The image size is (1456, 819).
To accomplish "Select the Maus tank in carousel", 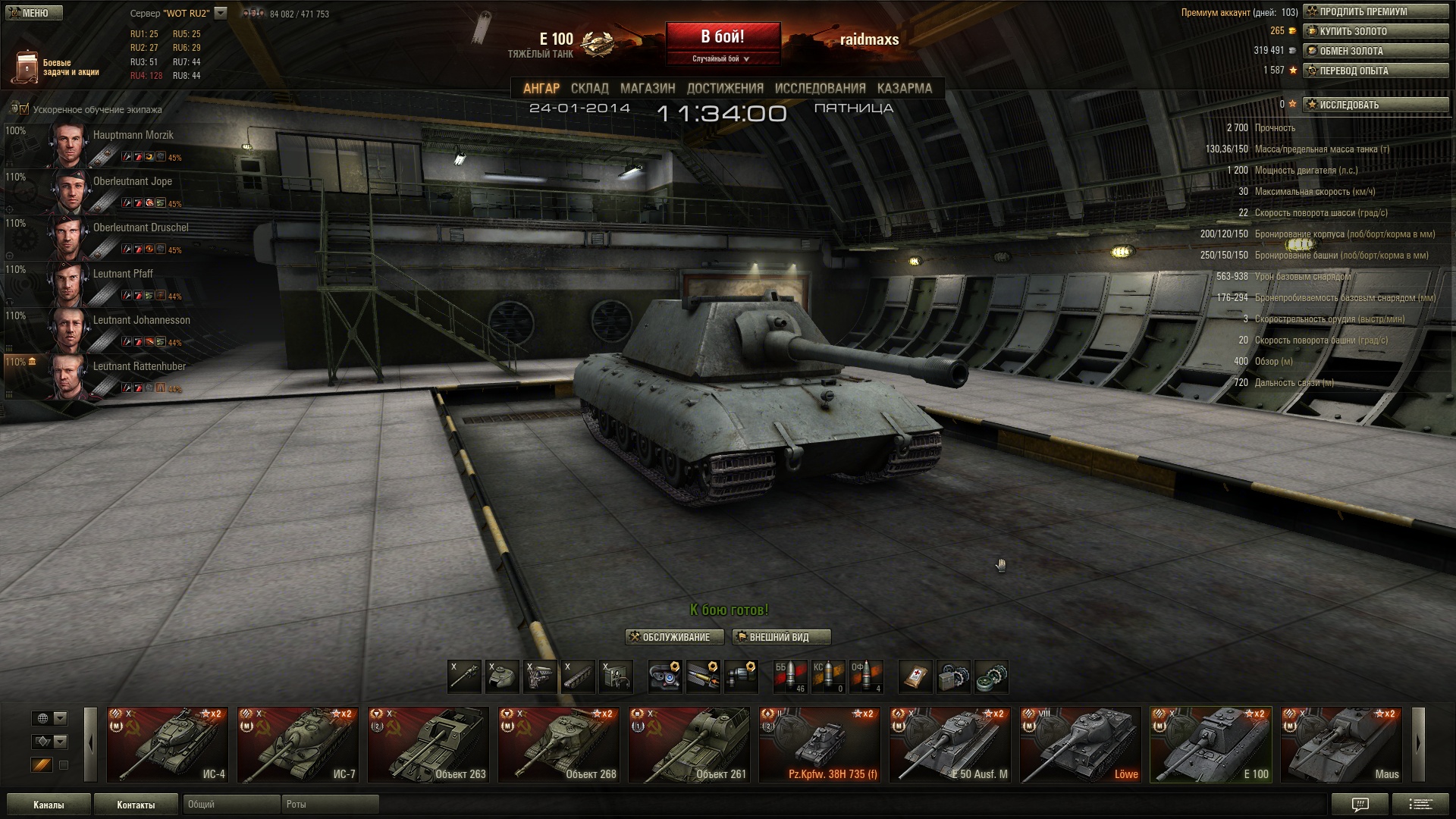I will tap(1341, 744).
